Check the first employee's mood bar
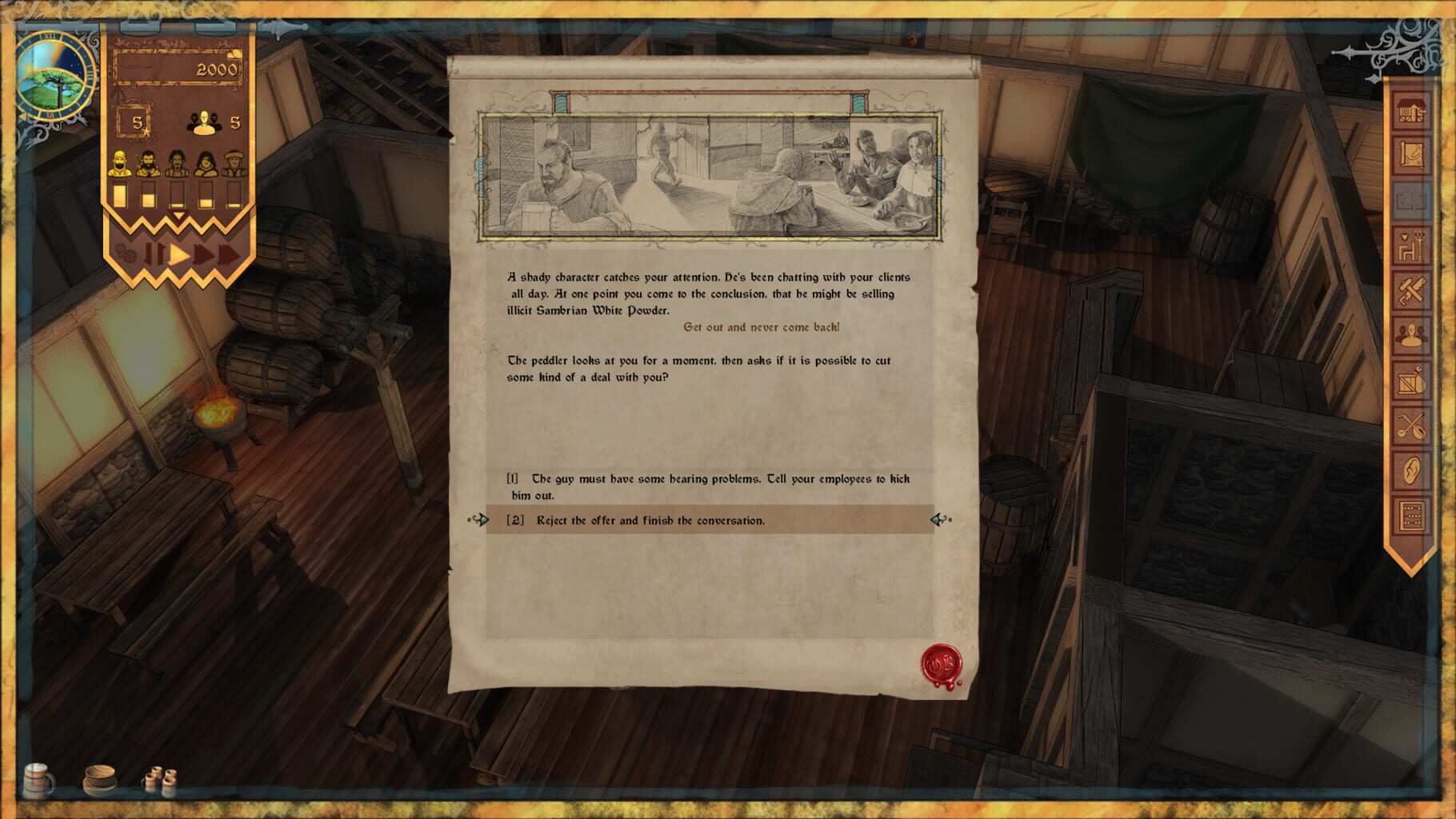 pyautogui.click(x=121, y=193)
